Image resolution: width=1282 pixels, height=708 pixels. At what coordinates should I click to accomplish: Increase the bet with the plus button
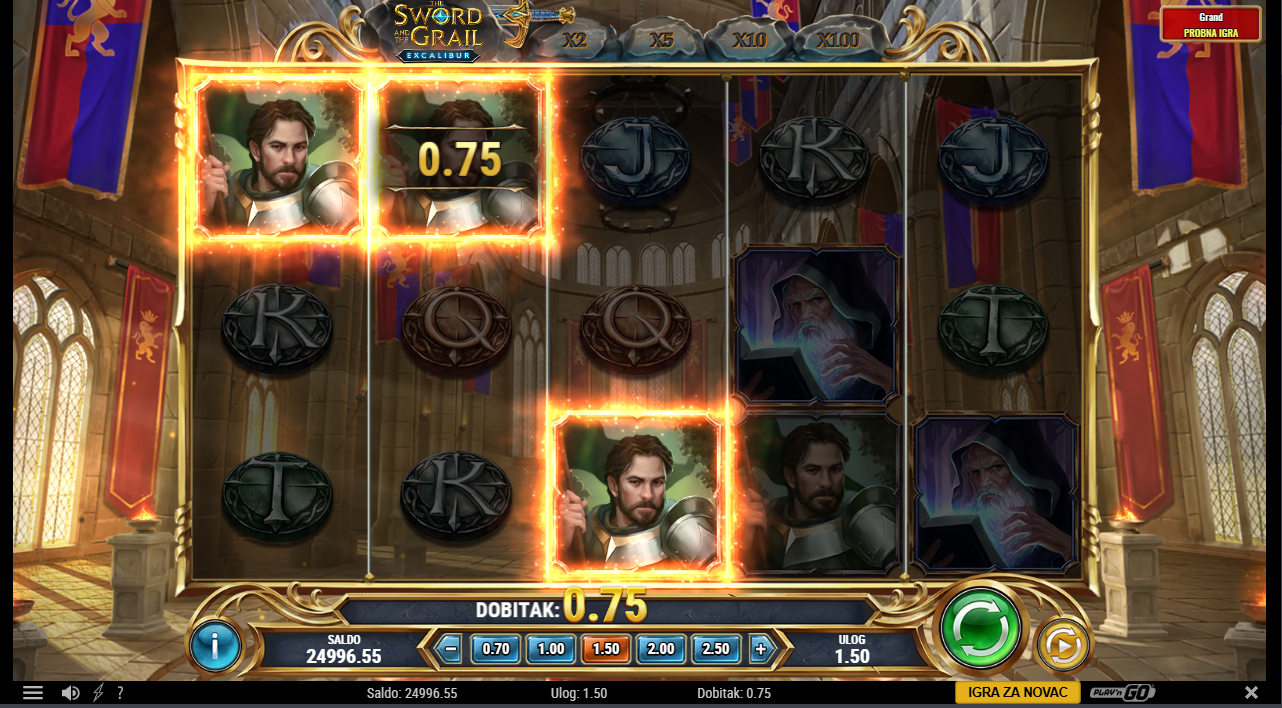pyautogui.click(x=760, y=648)
